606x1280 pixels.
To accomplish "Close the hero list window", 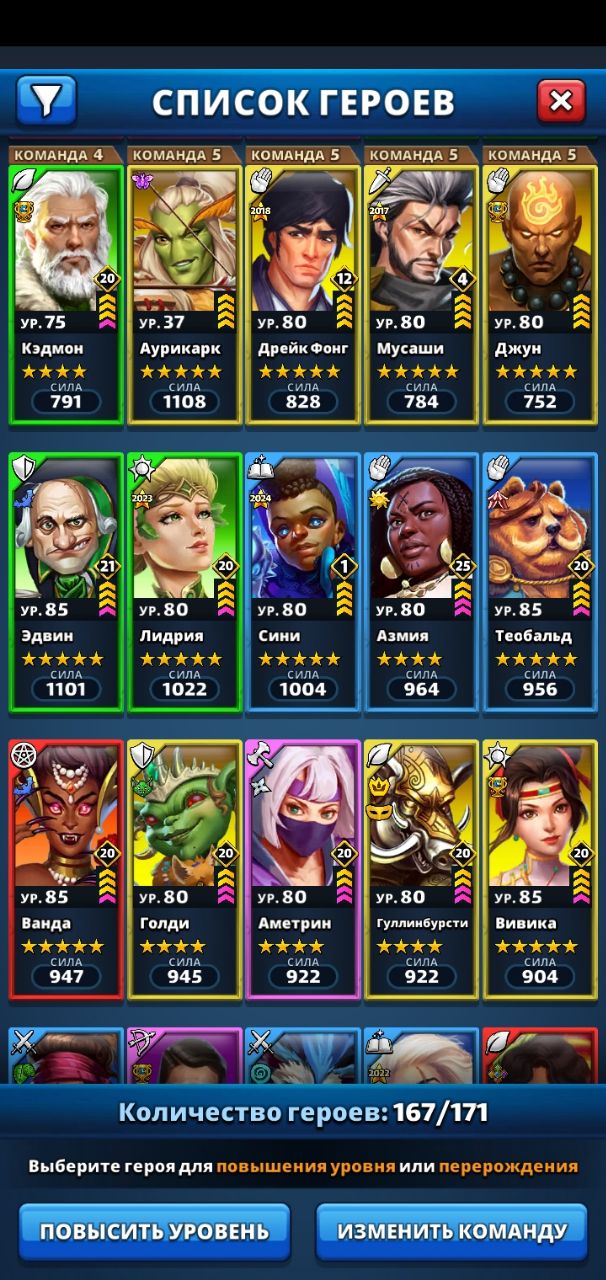I will coord(561,100).
